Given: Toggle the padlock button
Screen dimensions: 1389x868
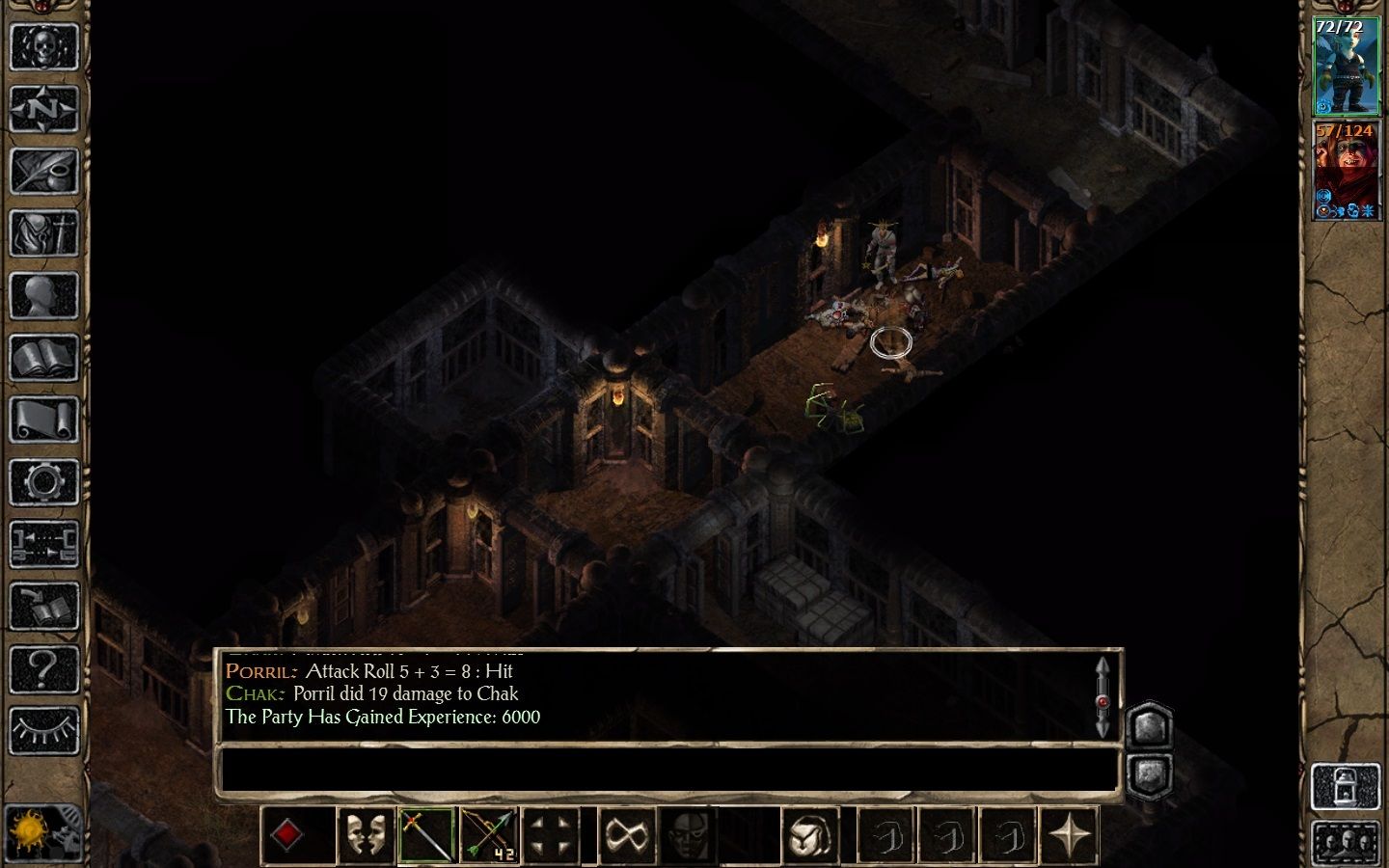Looking at the screenshot, I should [1343, 785].
